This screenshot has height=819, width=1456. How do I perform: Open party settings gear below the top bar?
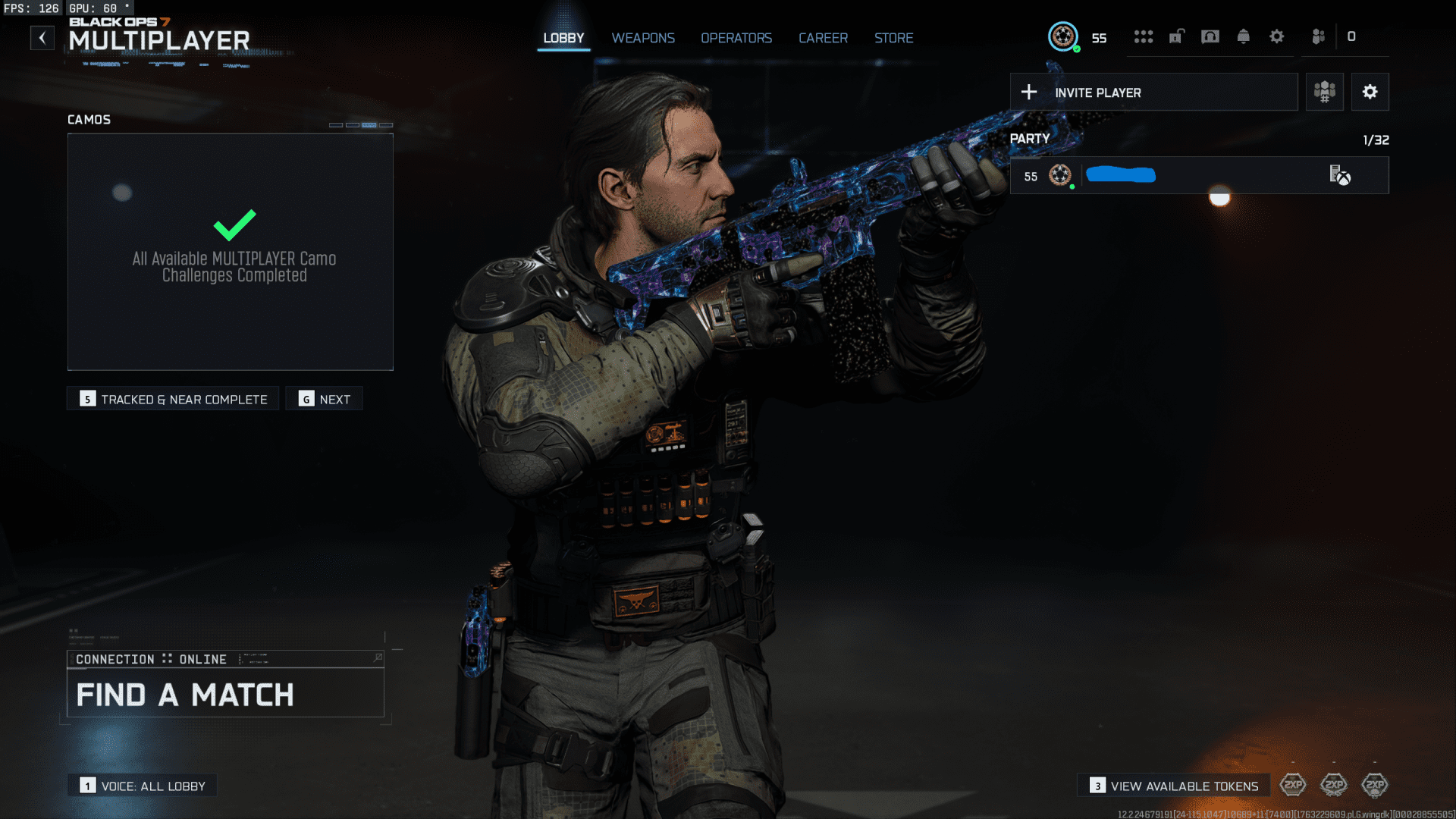tap(1370, 93)
